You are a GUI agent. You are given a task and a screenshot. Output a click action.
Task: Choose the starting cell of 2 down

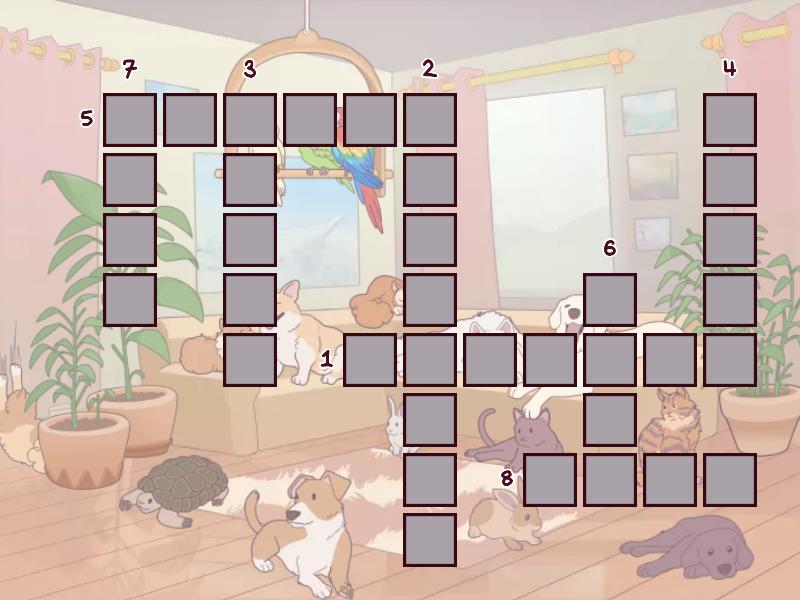430,120
